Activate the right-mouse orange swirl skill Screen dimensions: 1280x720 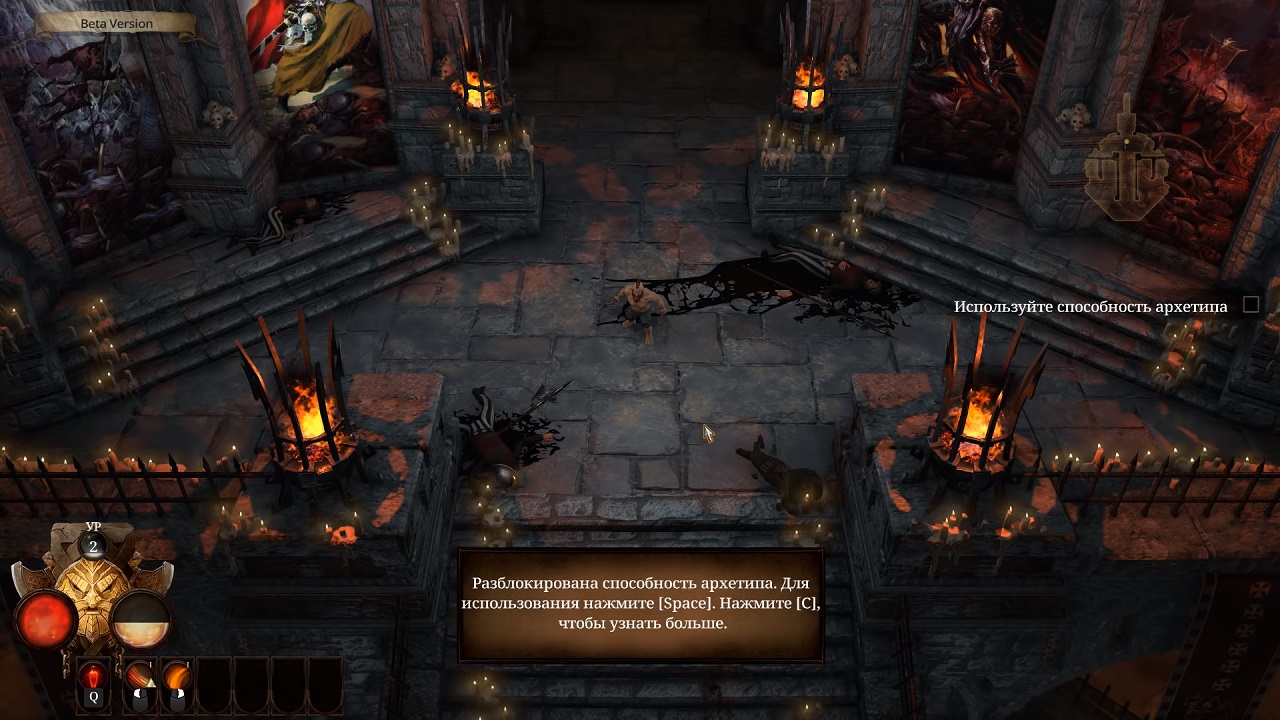click(x=177, y=683)
